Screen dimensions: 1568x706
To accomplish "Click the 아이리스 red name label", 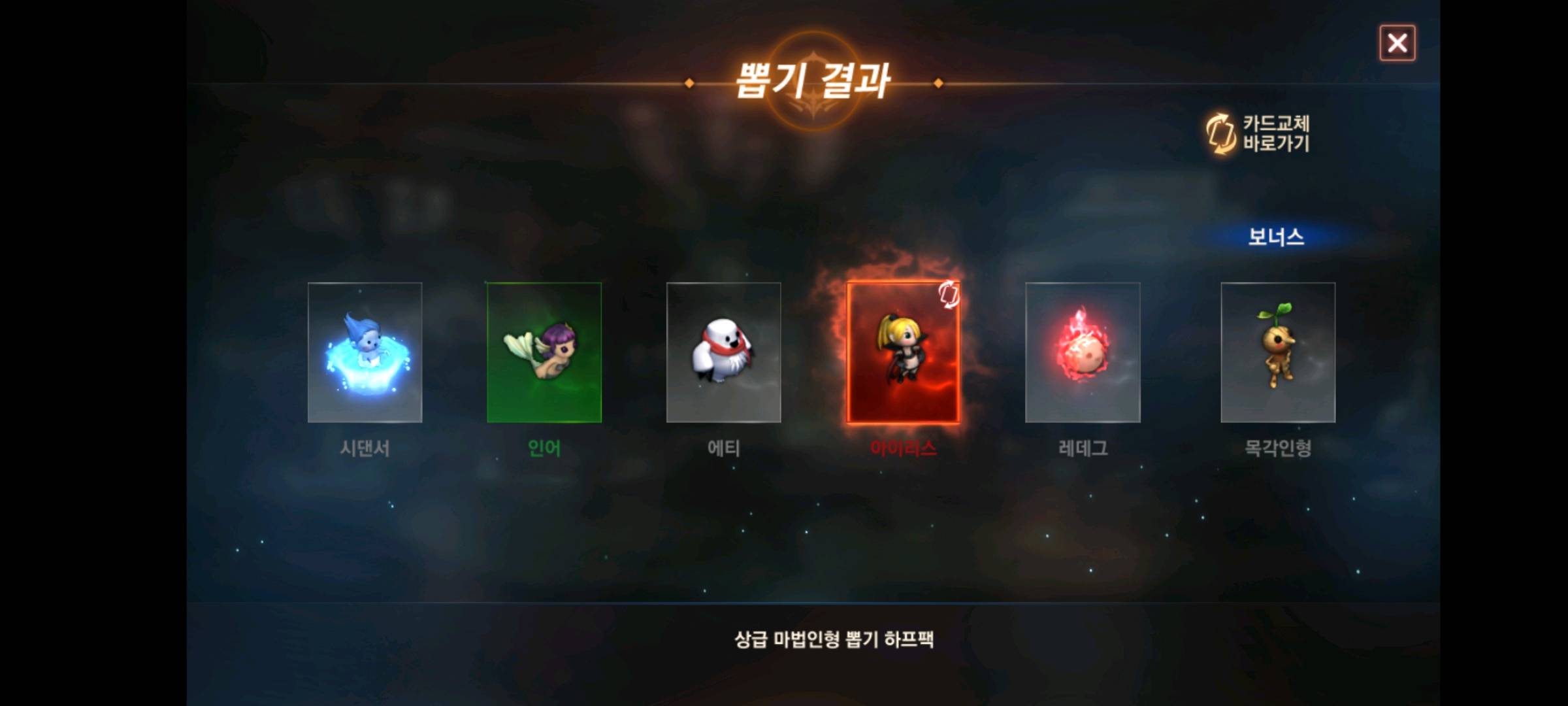I will [x=903, y=448].
